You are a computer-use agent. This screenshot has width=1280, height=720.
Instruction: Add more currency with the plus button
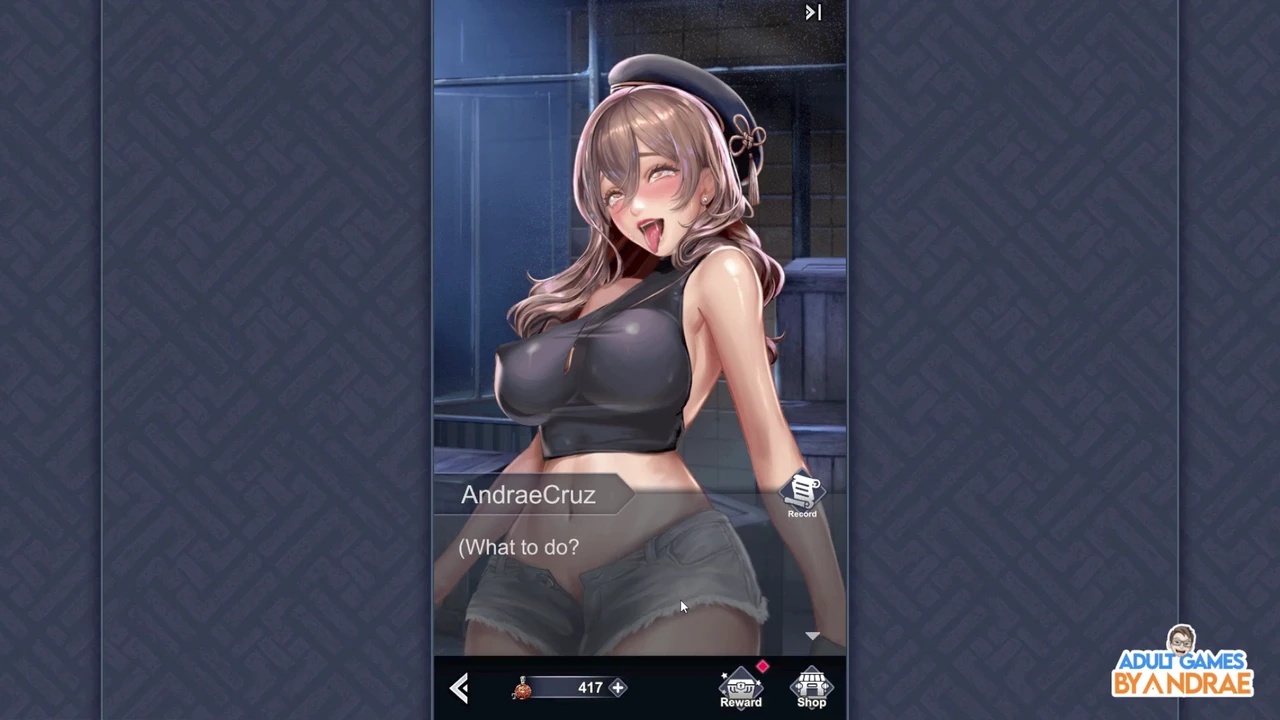(x=618, y=688)
